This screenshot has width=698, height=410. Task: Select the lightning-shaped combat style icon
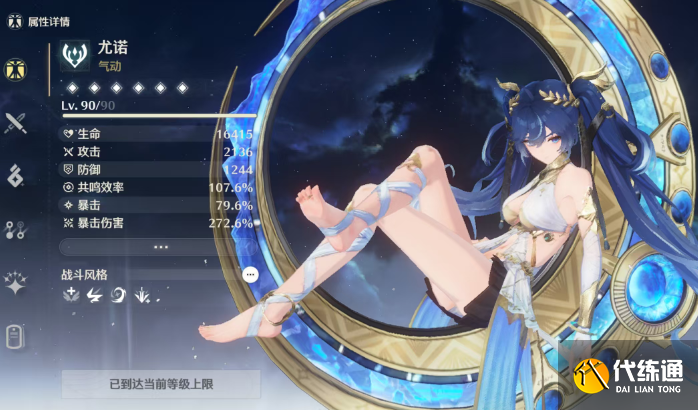click(95, 295)
